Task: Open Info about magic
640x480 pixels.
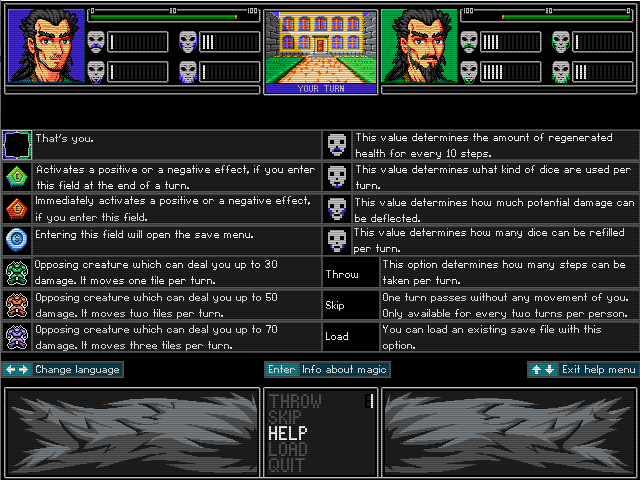Action: point(326,370)
